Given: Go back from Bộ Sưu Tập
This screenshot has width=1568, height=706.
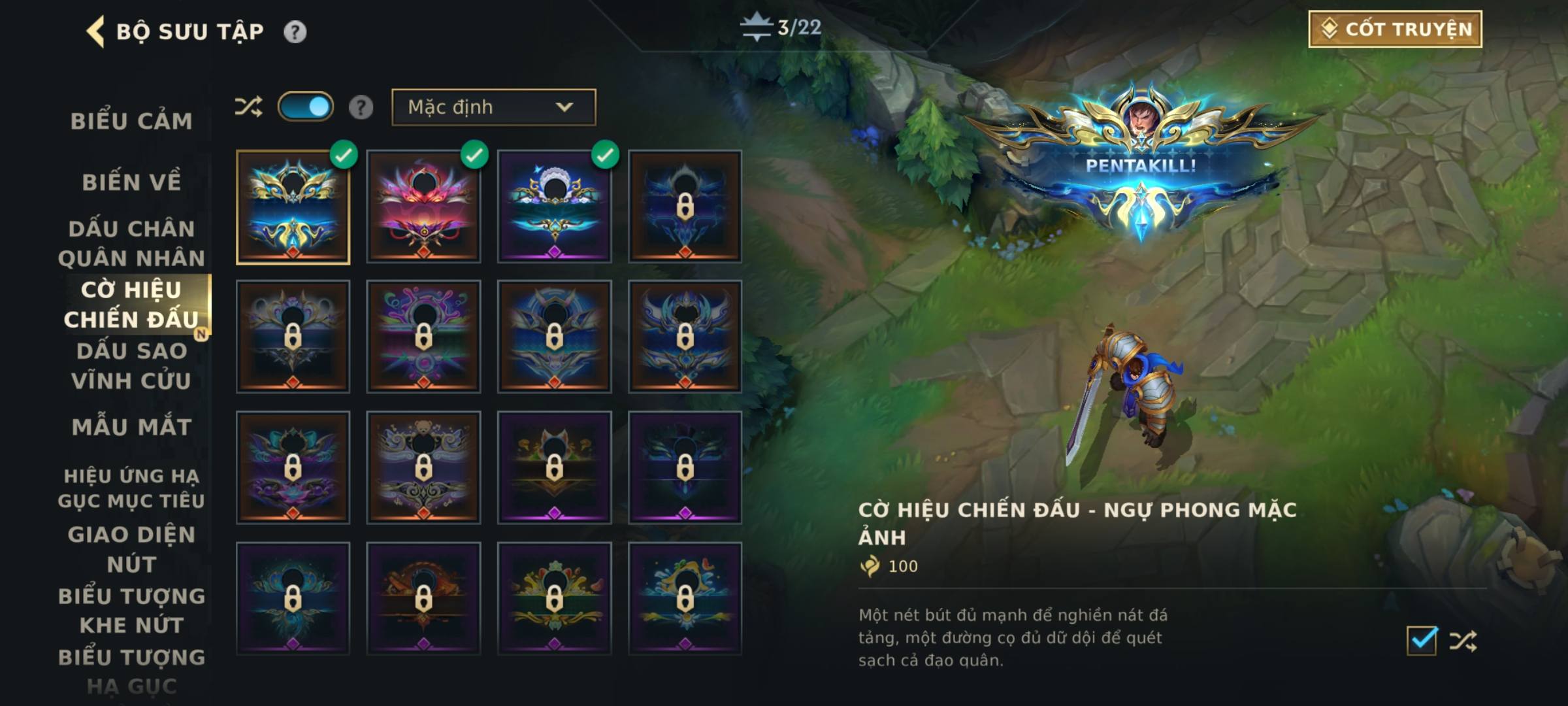Looking at the screenshot, I should coord(96,31).
